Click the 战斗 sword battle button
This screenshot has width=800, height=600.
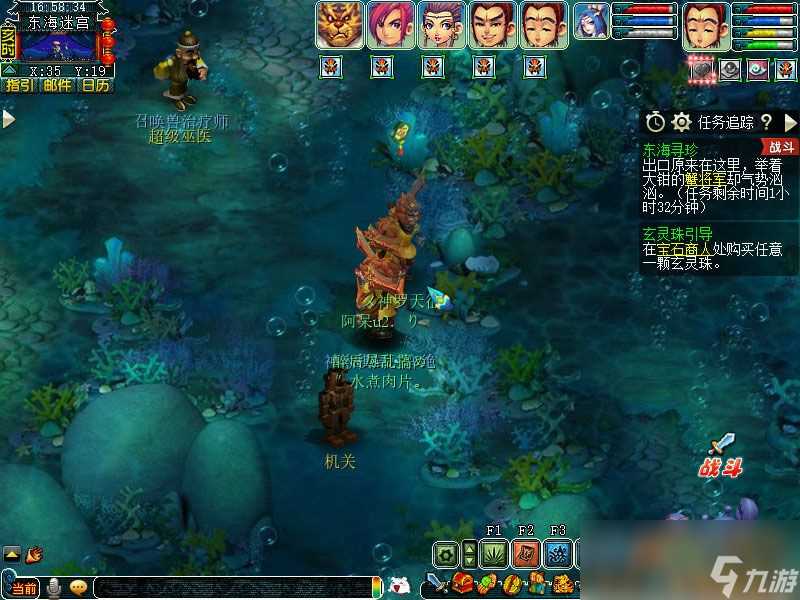click(x=721, y=454)
